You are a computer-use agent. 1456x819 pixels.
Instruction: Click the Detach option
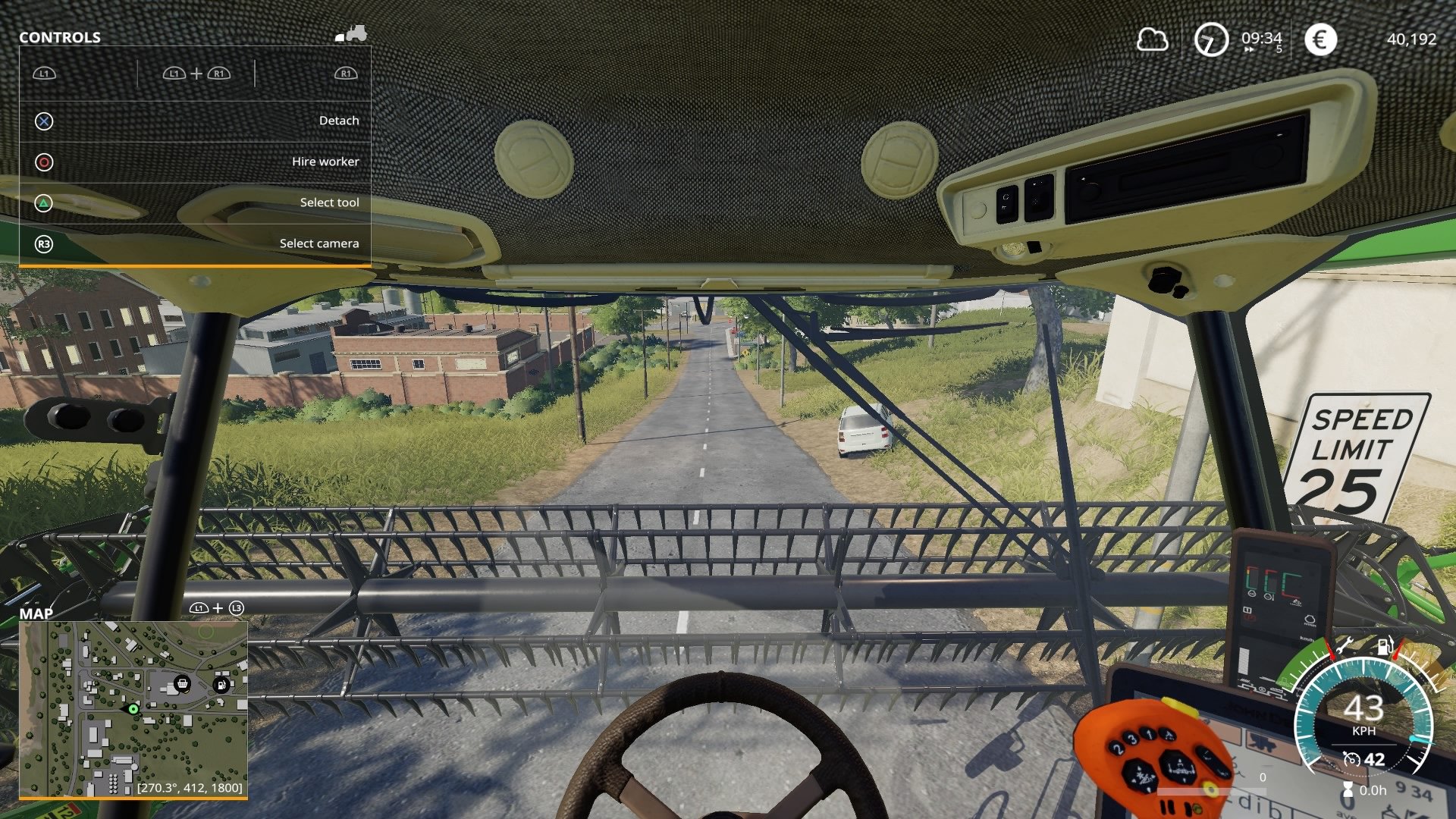[x=339, y=120]
